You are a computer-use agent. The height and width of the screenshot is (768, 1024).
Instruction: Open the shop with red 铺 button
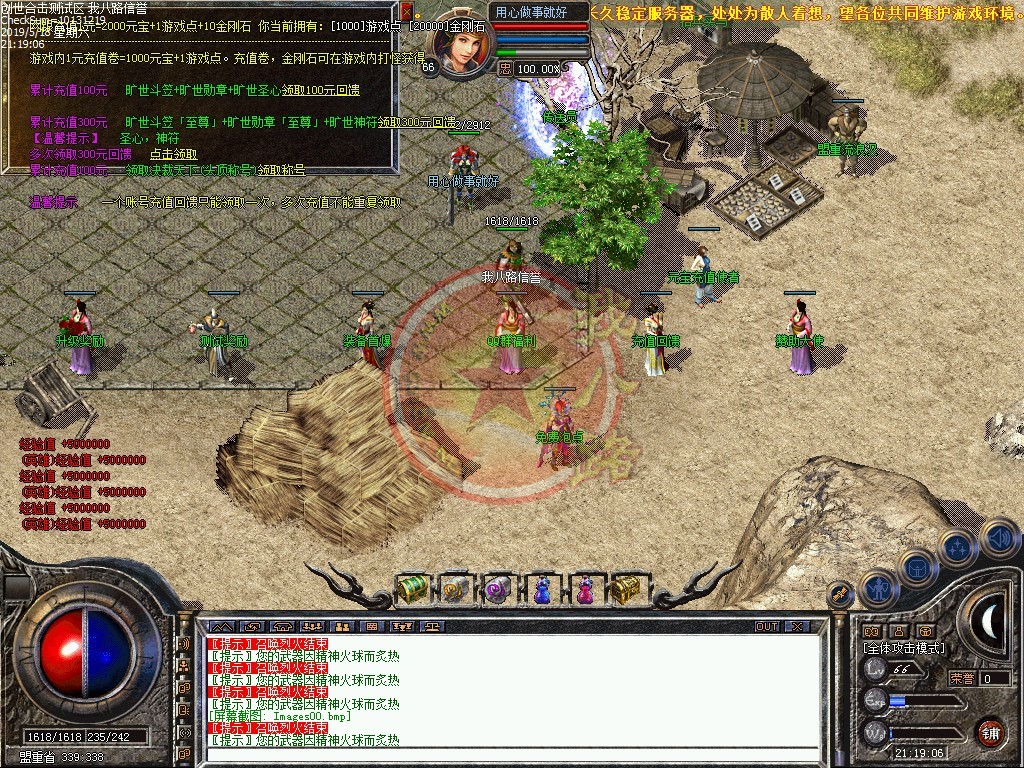[x=990, y=731]
